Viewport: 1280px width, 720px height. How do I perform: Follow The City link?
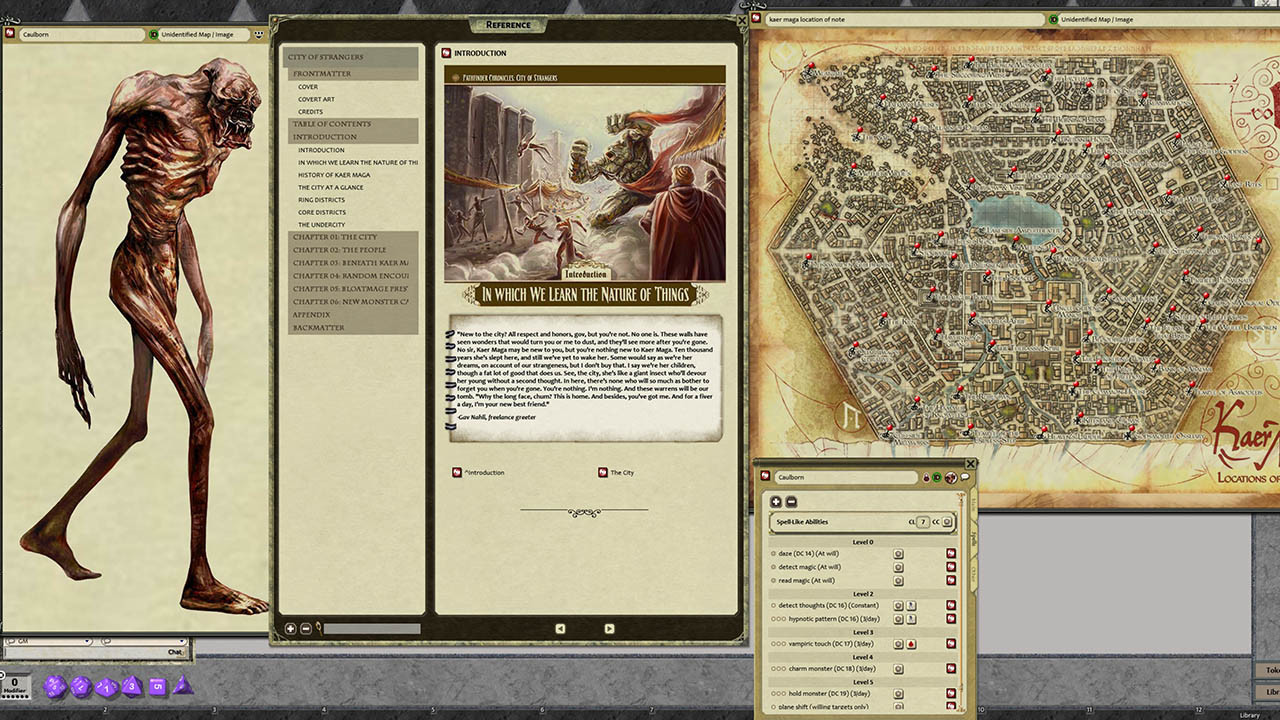click(x=620, y=473)
